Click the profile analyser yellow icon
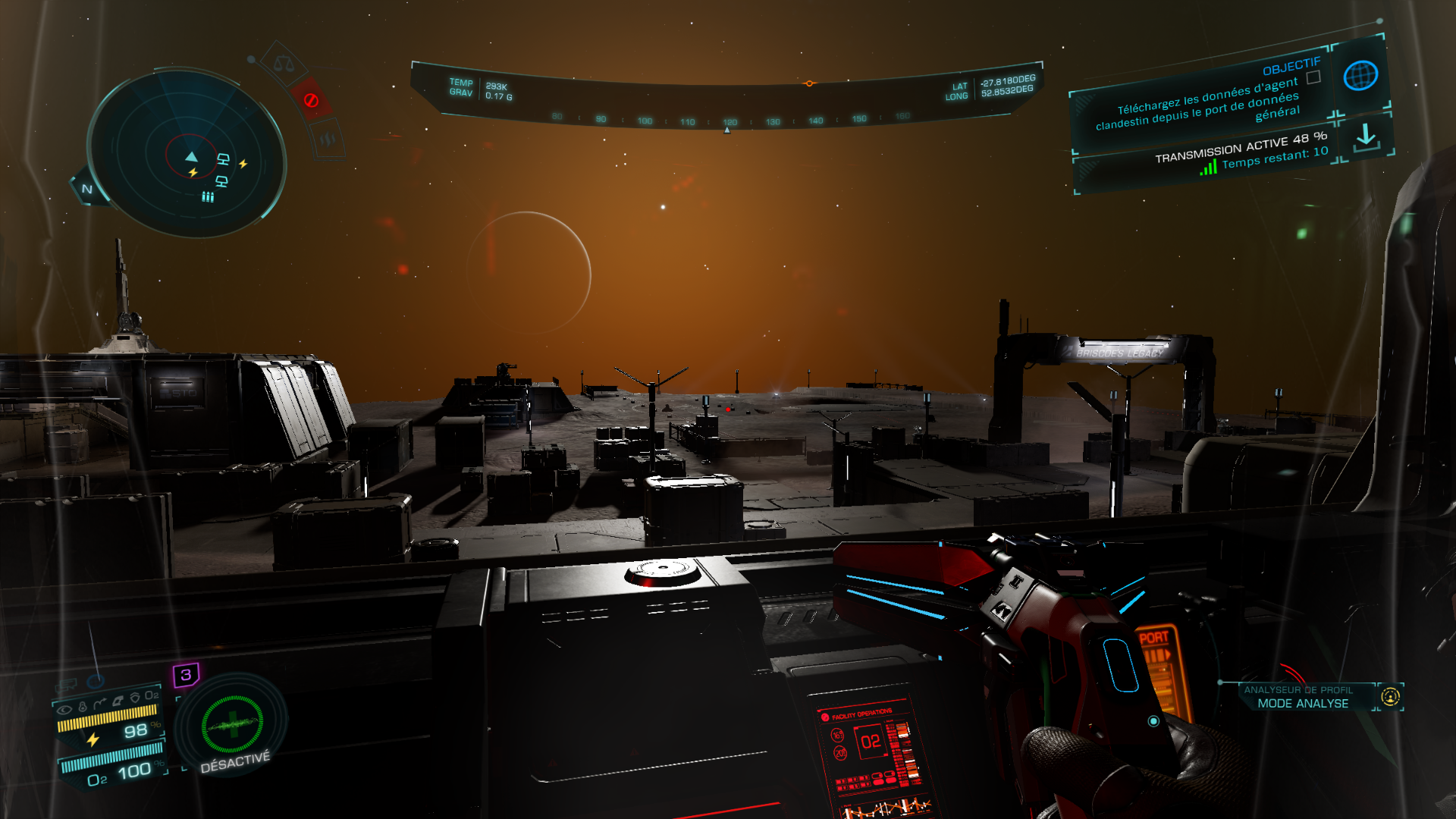This screenshot has width=1456, height=819. (1390, 696)
